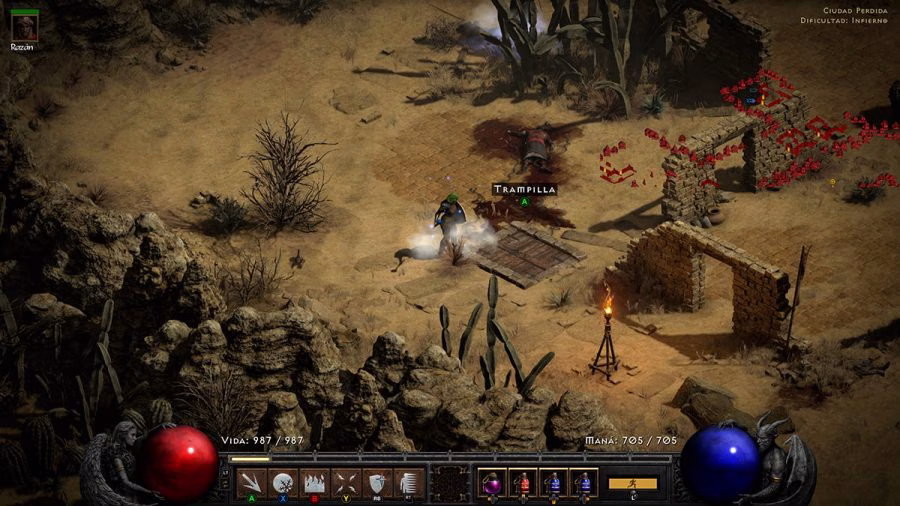The image size is (900, 506).
Task: Drink the purple rejuvenation potion
Action: (493, 483)
